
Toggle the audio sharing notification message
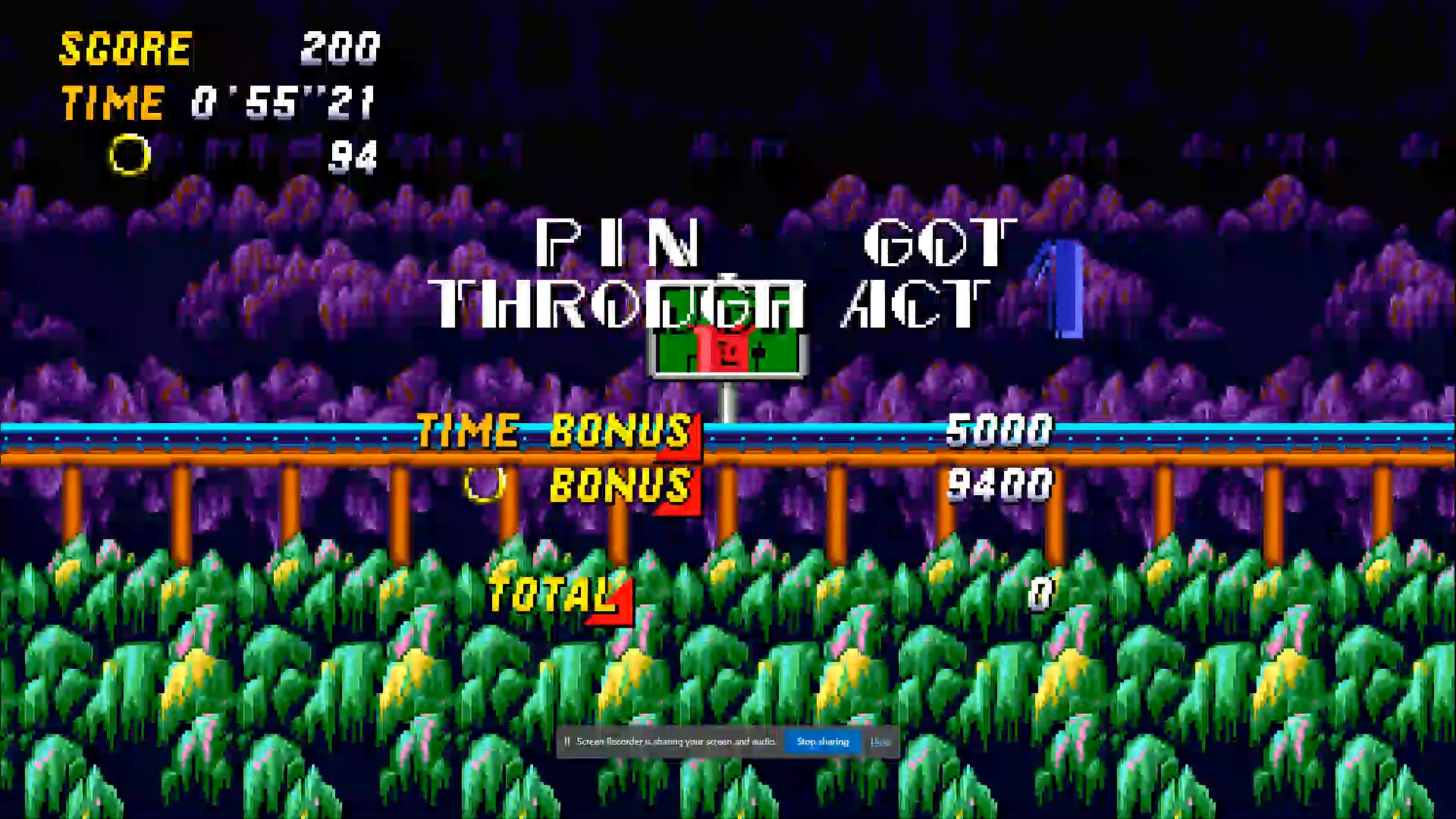tap(675, 742)
